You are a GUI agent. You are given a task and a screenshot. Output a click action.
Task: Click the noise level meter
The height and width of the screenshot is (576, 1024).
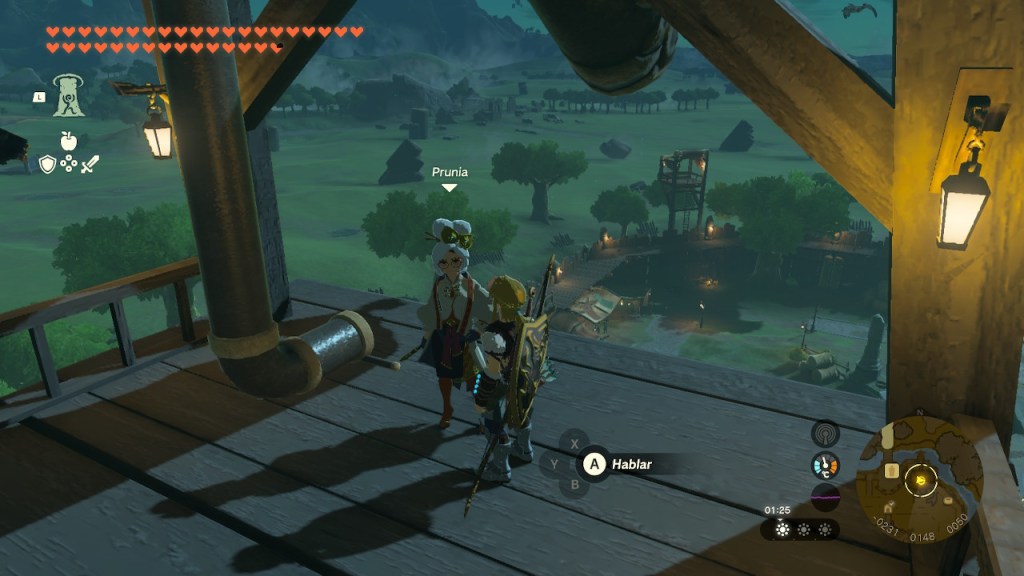825,497
